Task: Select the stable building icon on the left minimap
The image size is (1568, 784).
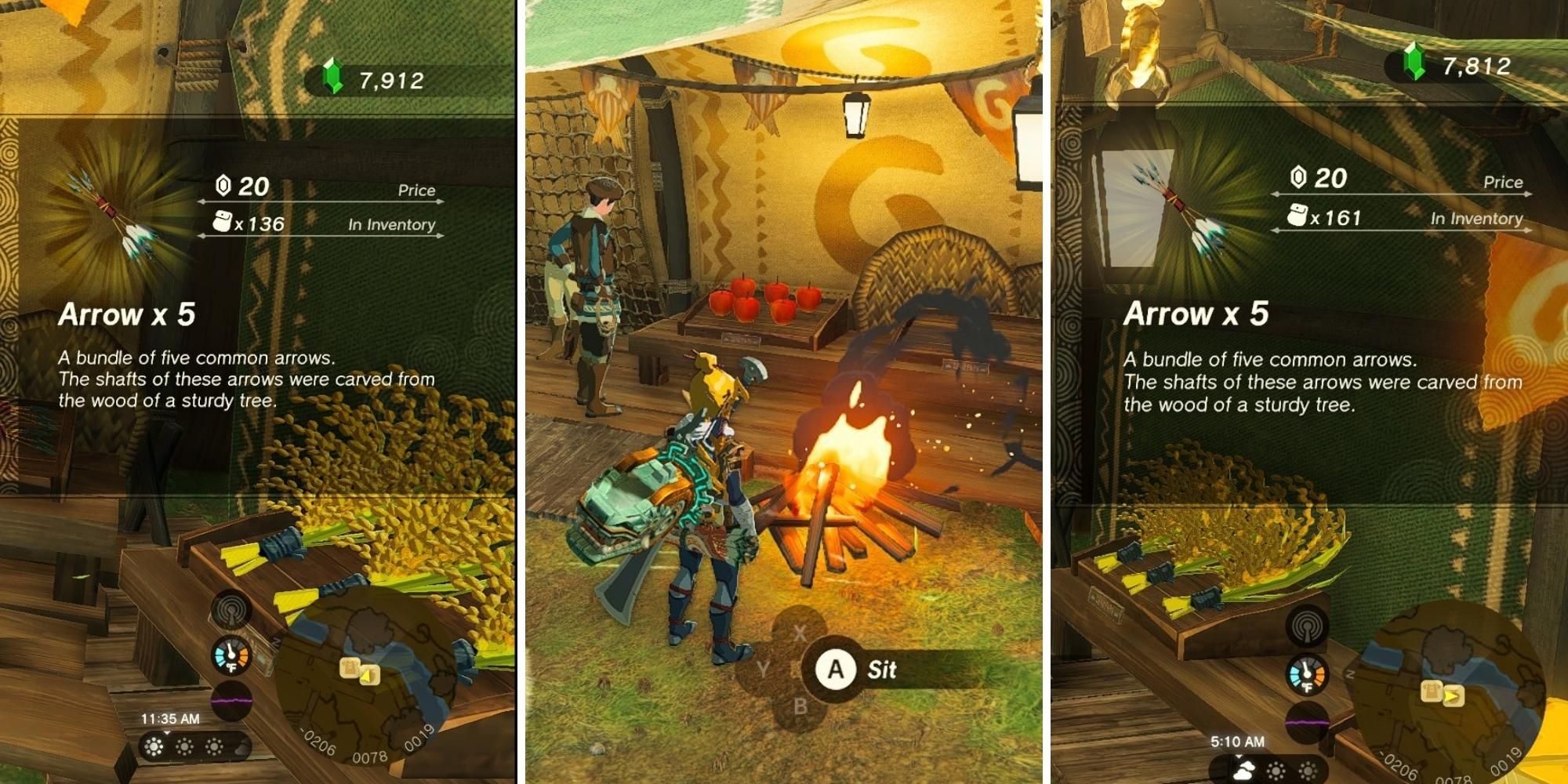Action: click(x=349, y=669)
